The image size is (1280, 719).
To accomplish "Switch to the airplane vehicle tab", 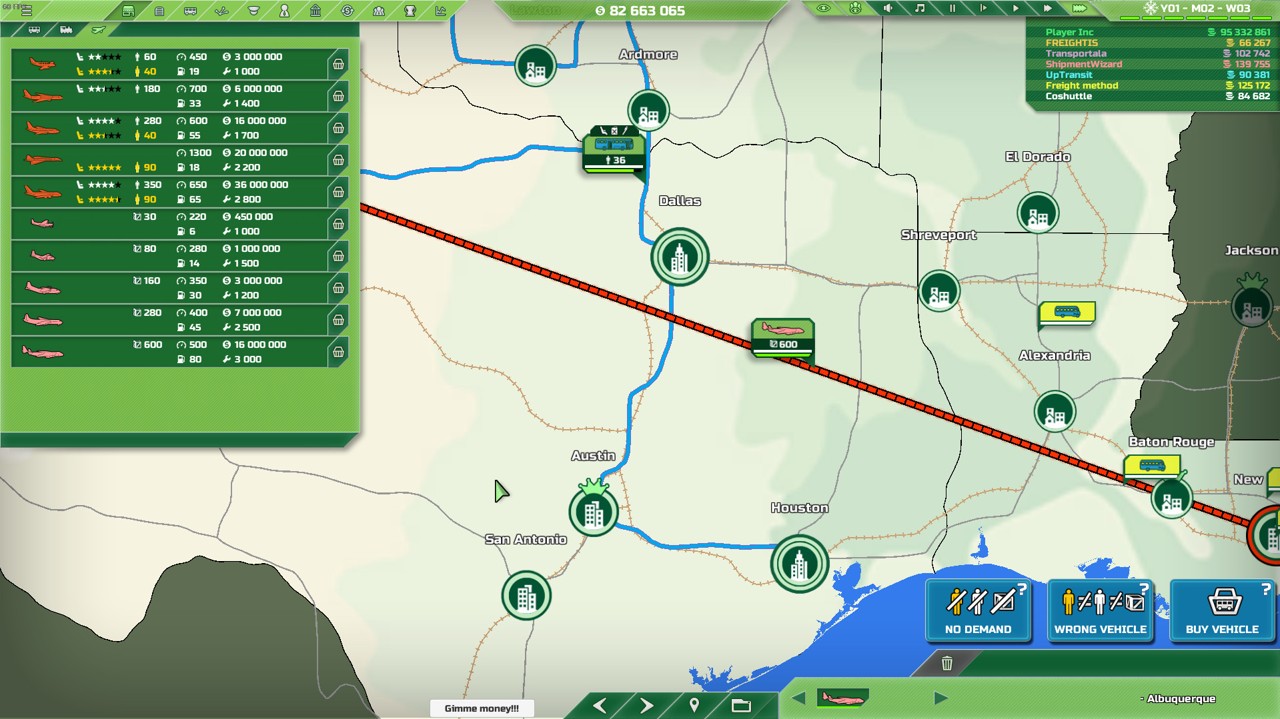I will (97, 30).
